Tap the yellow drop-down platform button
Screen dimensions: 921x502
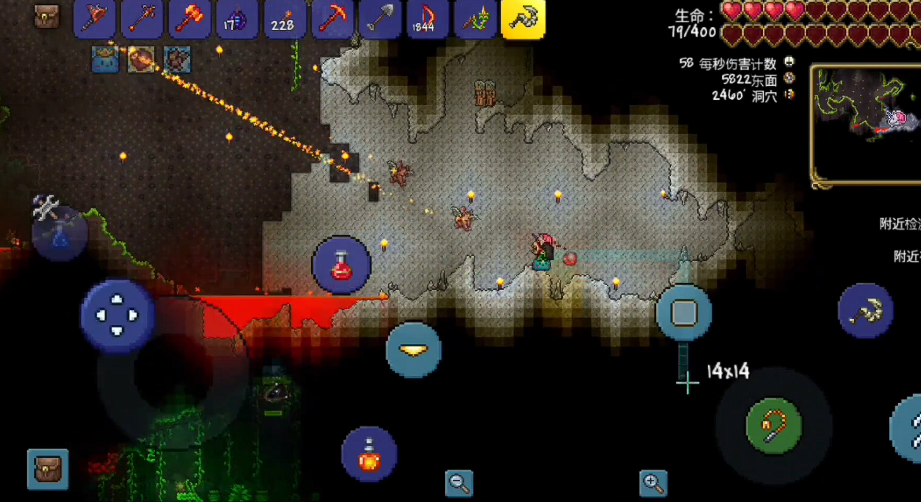(414, 349)
